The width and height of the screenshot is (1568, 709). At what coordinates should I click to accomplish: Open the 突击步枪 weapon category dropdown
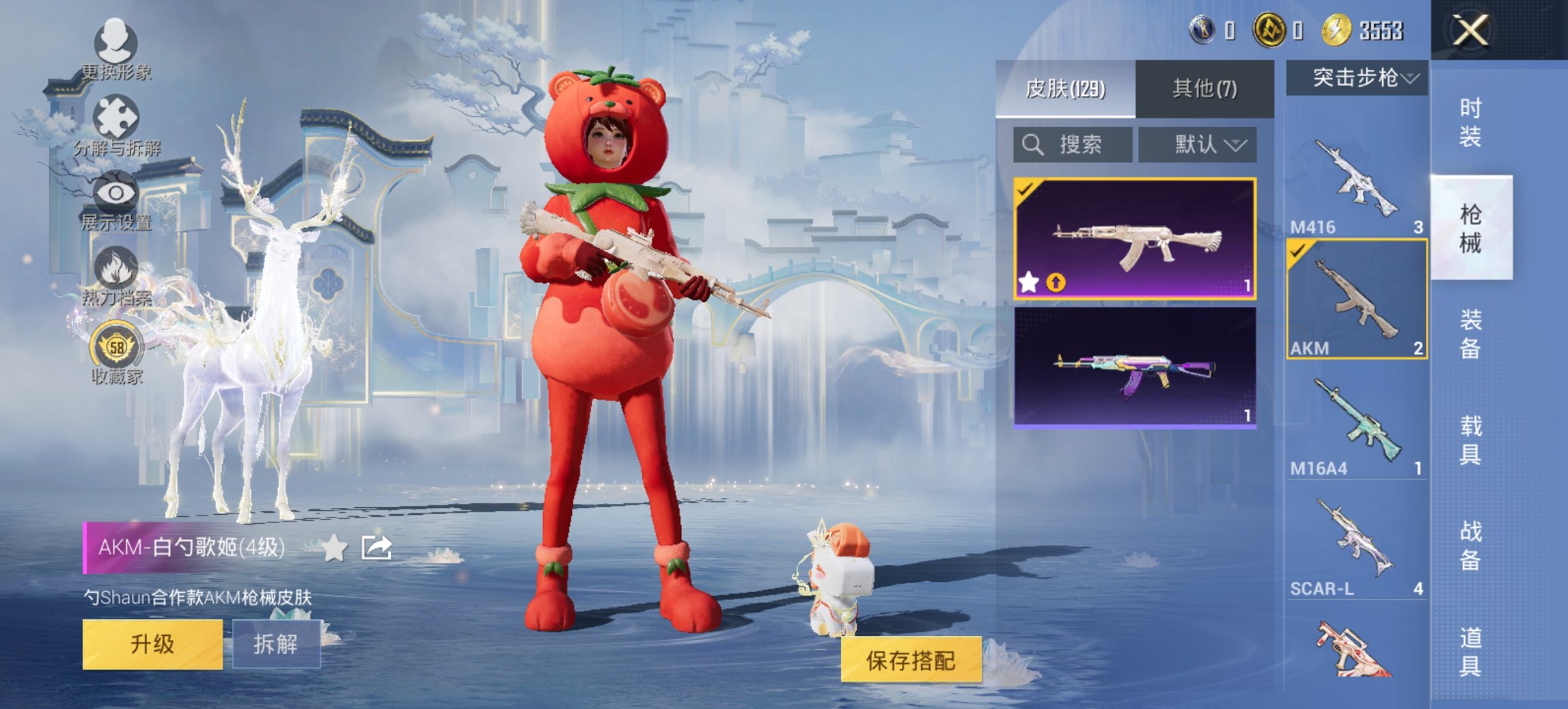click(x=1360, y=77)
